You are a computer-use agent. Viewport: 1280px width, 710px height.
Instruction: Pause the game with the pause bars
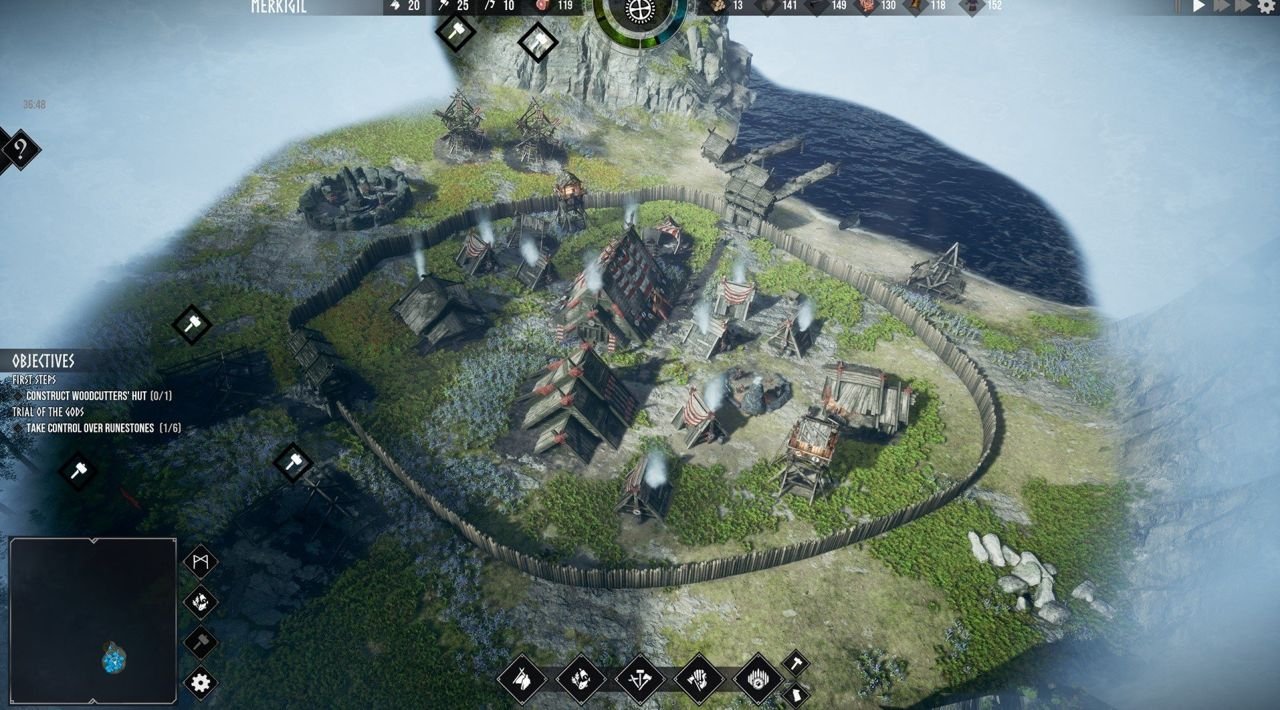(1177, 6)
